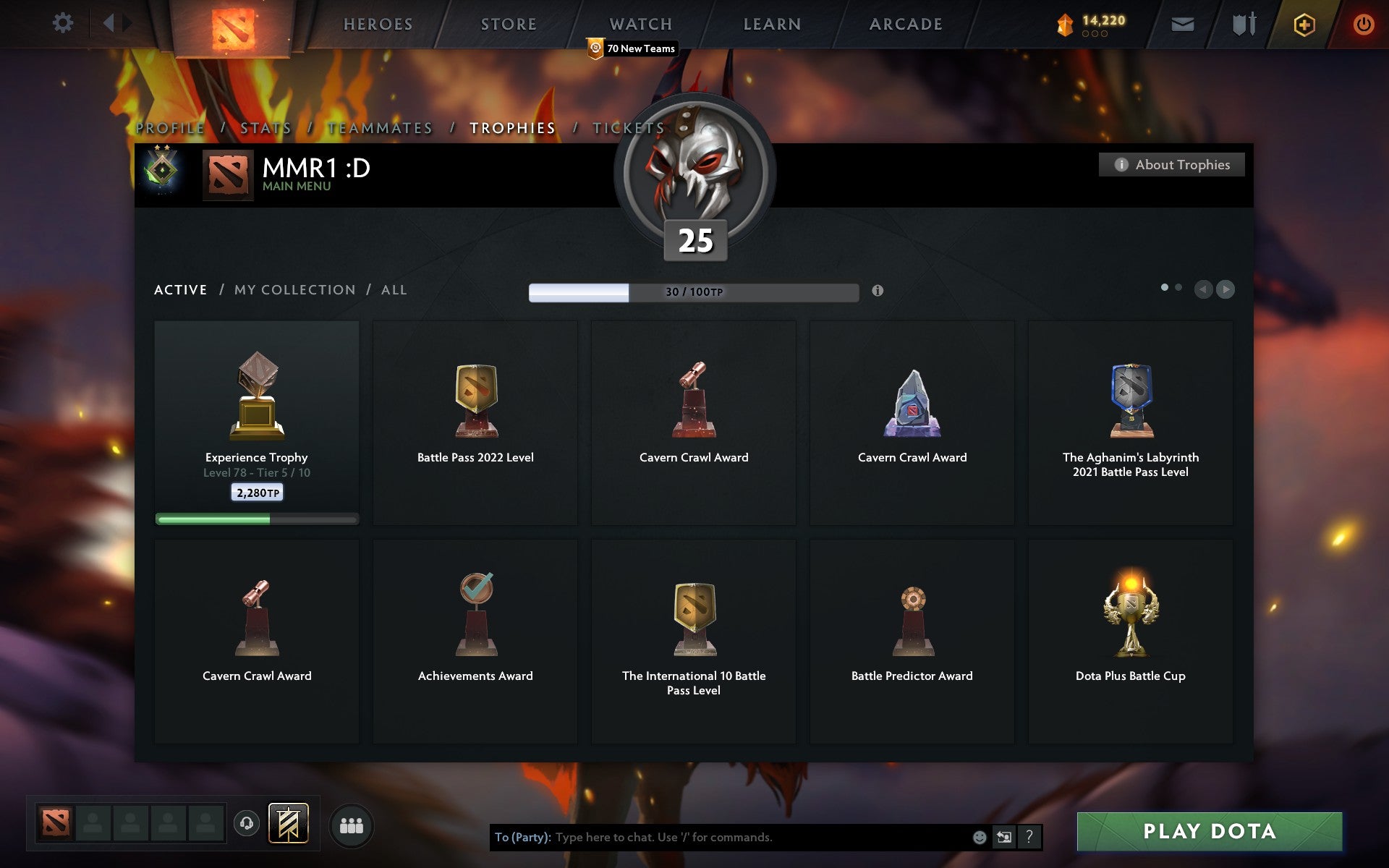Click the power button to quit
Screen dimensions: 1389x868
click(1362, 24)
